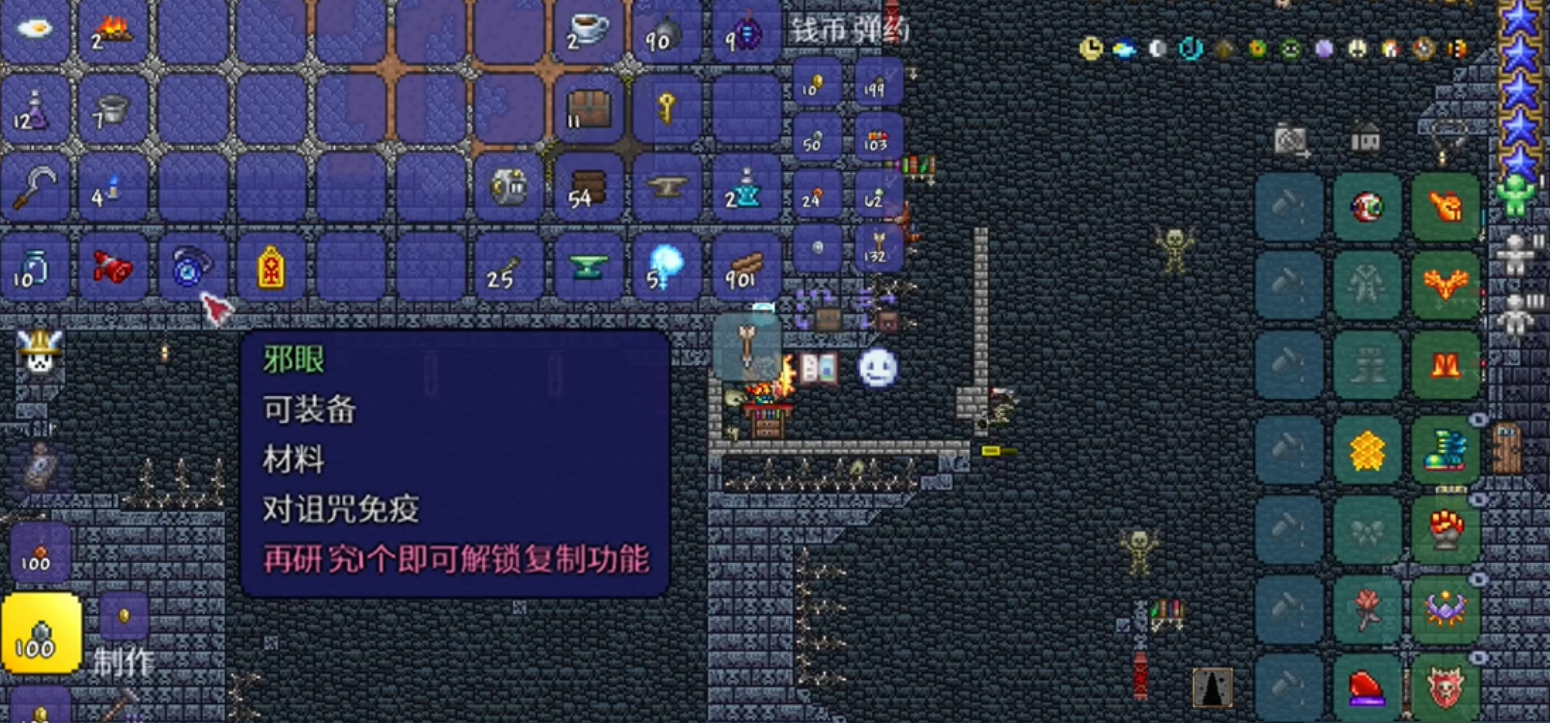
Task: Select the wood stack of 901
Action: coord(744,264)
